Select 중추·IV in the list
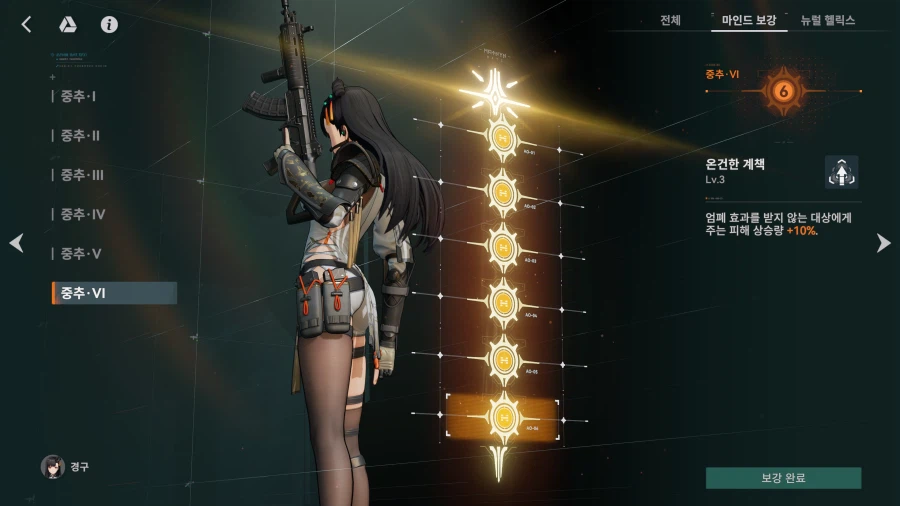 (82, 214)
